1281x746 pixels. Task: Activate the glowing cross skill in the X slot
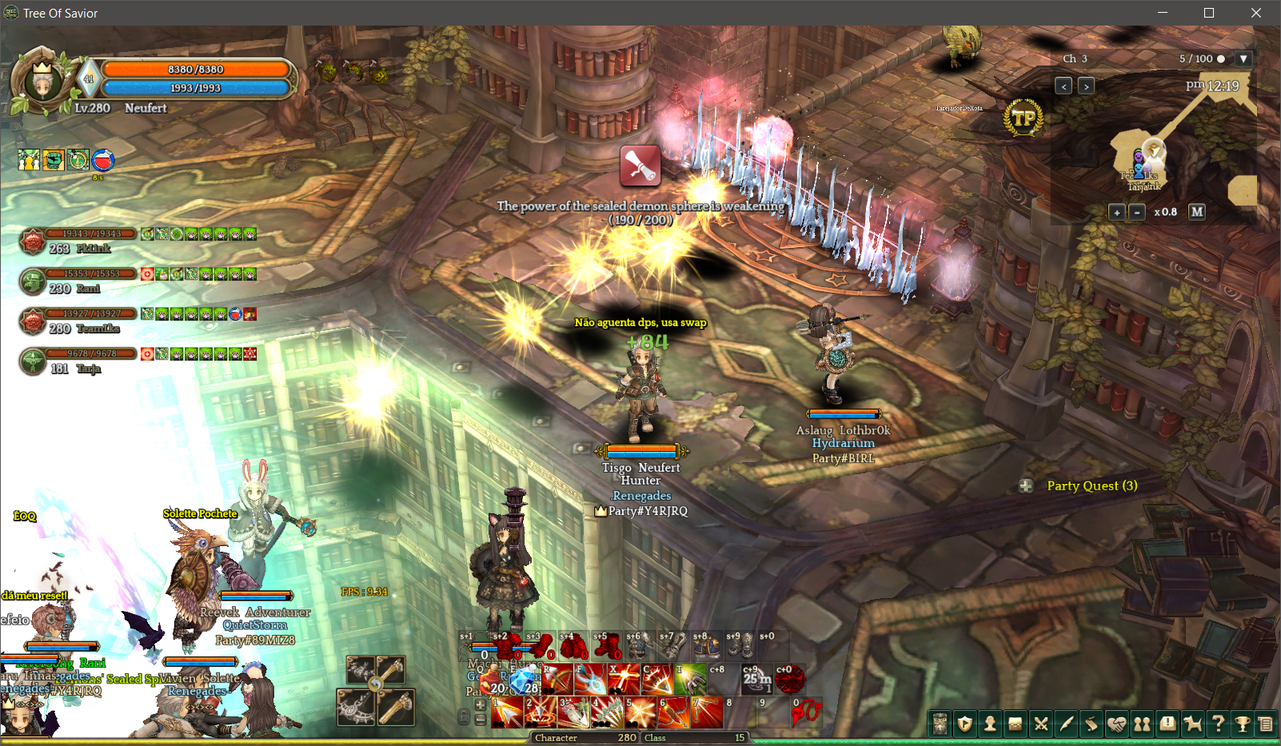tap(624, 680)
